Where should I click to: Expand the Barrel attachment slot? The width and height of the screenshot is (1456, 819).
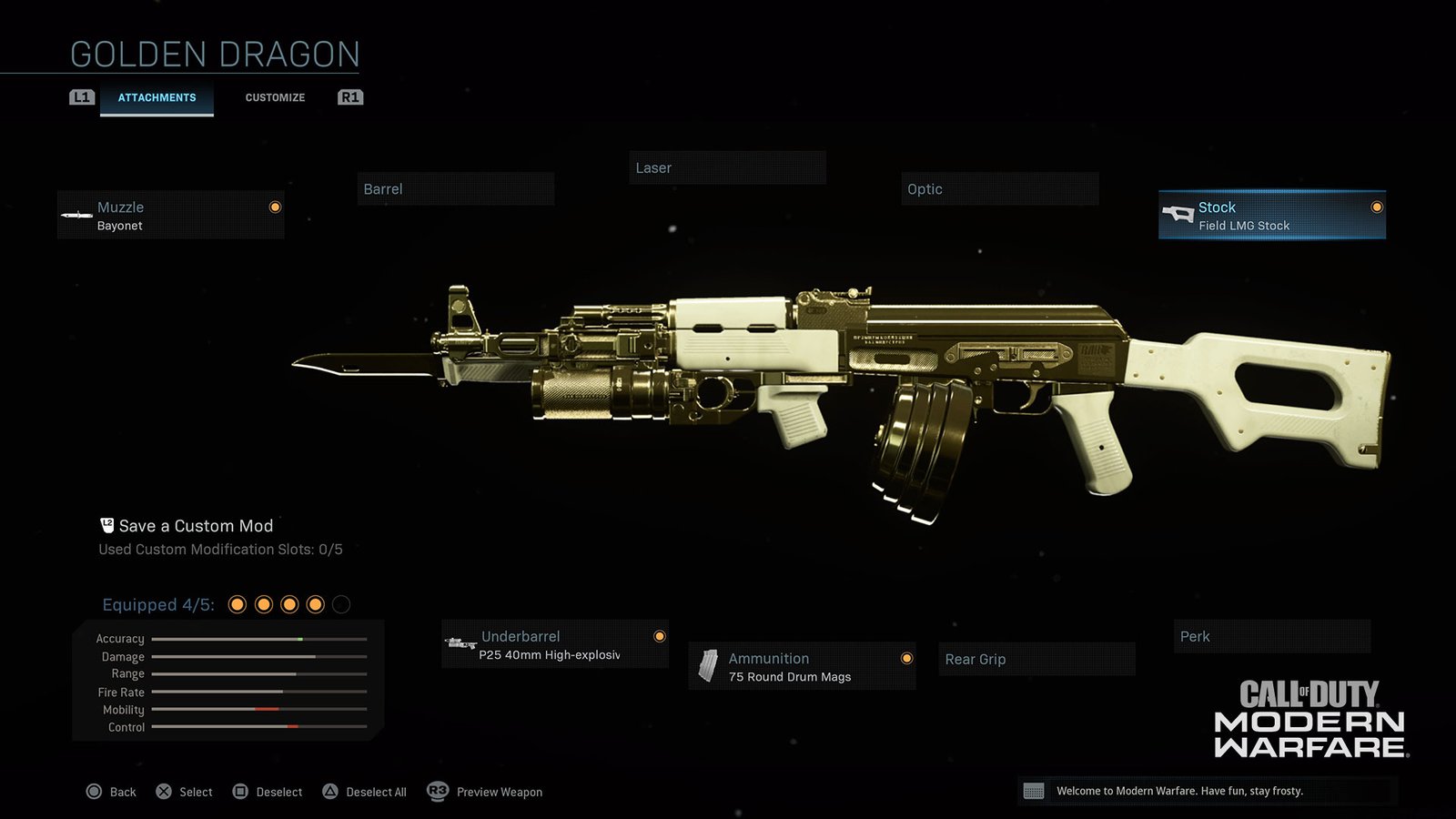pyautogui.click(x=455, y=188)
